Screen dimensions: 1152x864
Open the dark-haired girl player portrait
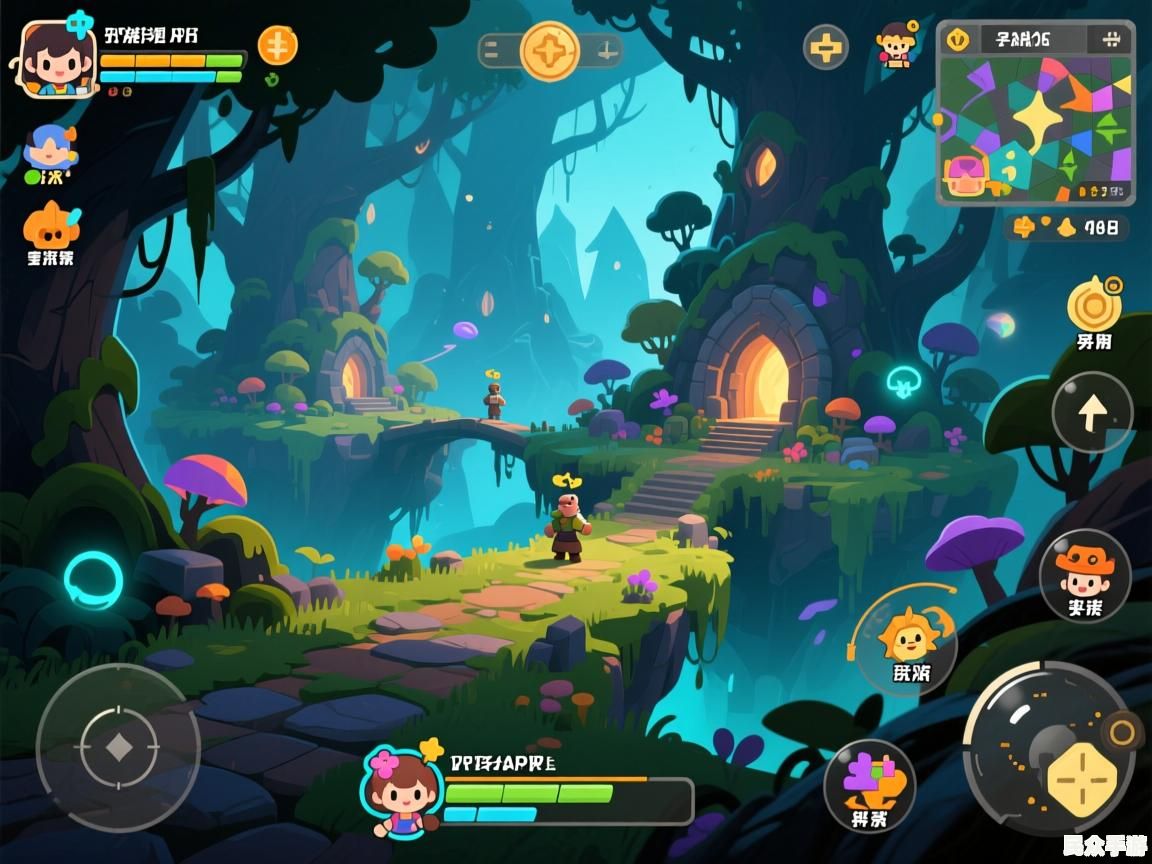tap(54, 59)
